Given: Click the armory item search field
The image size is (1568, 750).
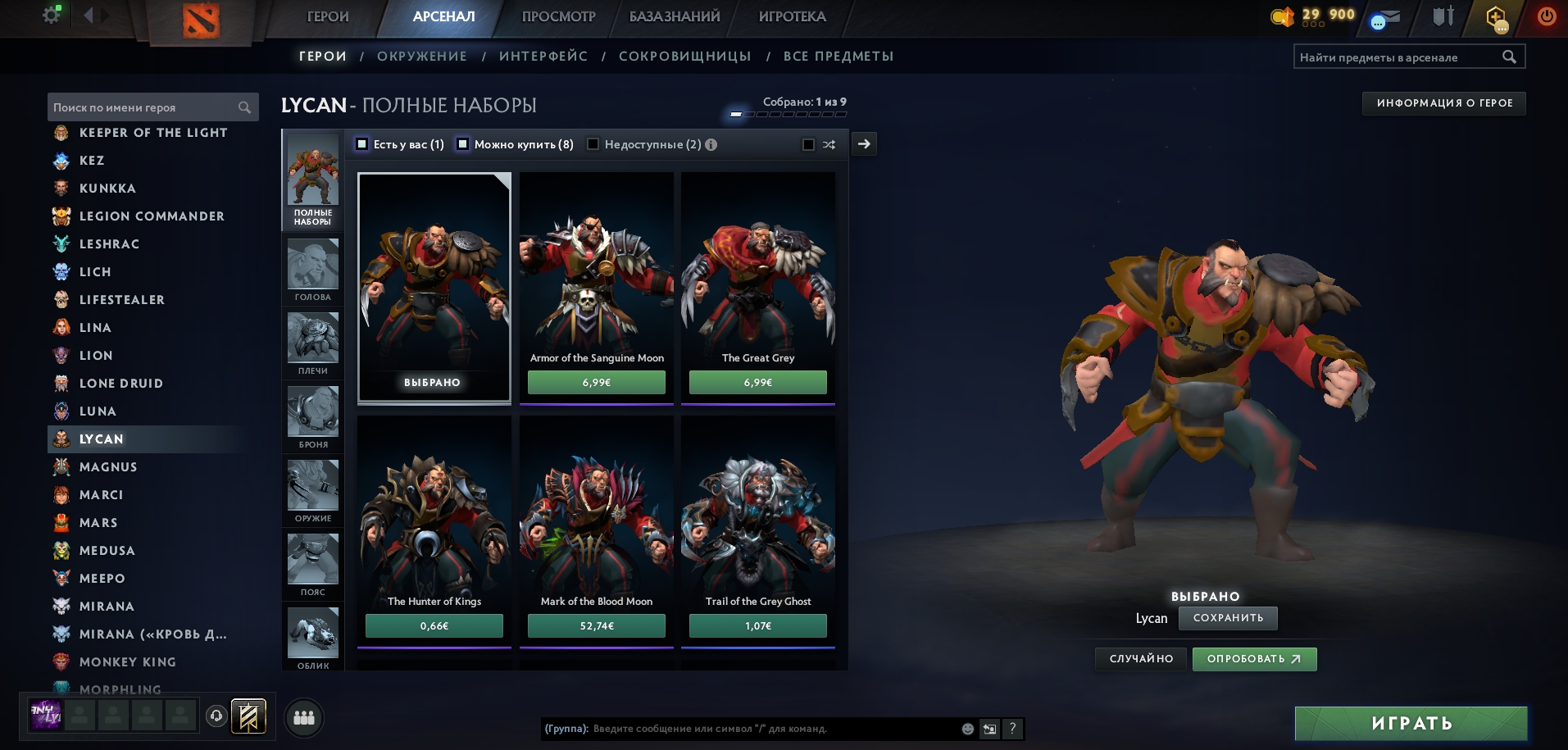Looking at the screenshot, I should [x=1398, y=57].
